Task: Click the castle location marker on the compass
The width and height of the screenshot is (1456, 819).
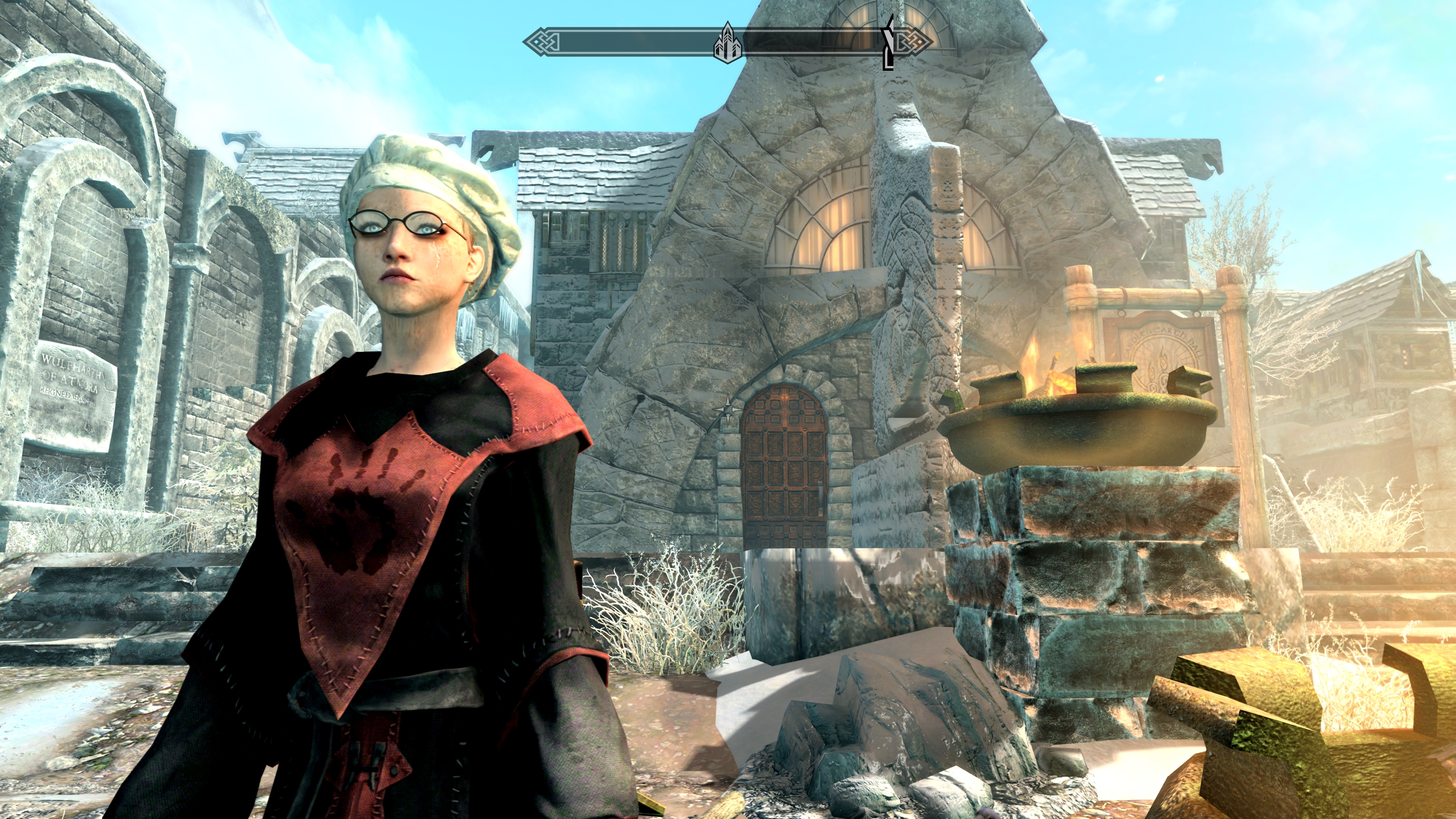Action: [727, 43]
